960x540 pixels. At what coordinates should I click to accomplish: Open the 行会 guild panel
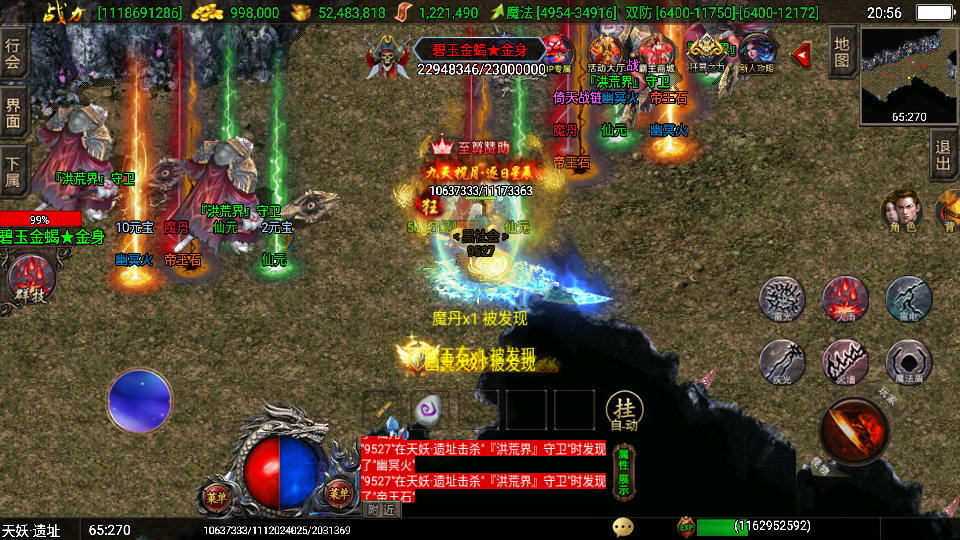tap(14, 54)
